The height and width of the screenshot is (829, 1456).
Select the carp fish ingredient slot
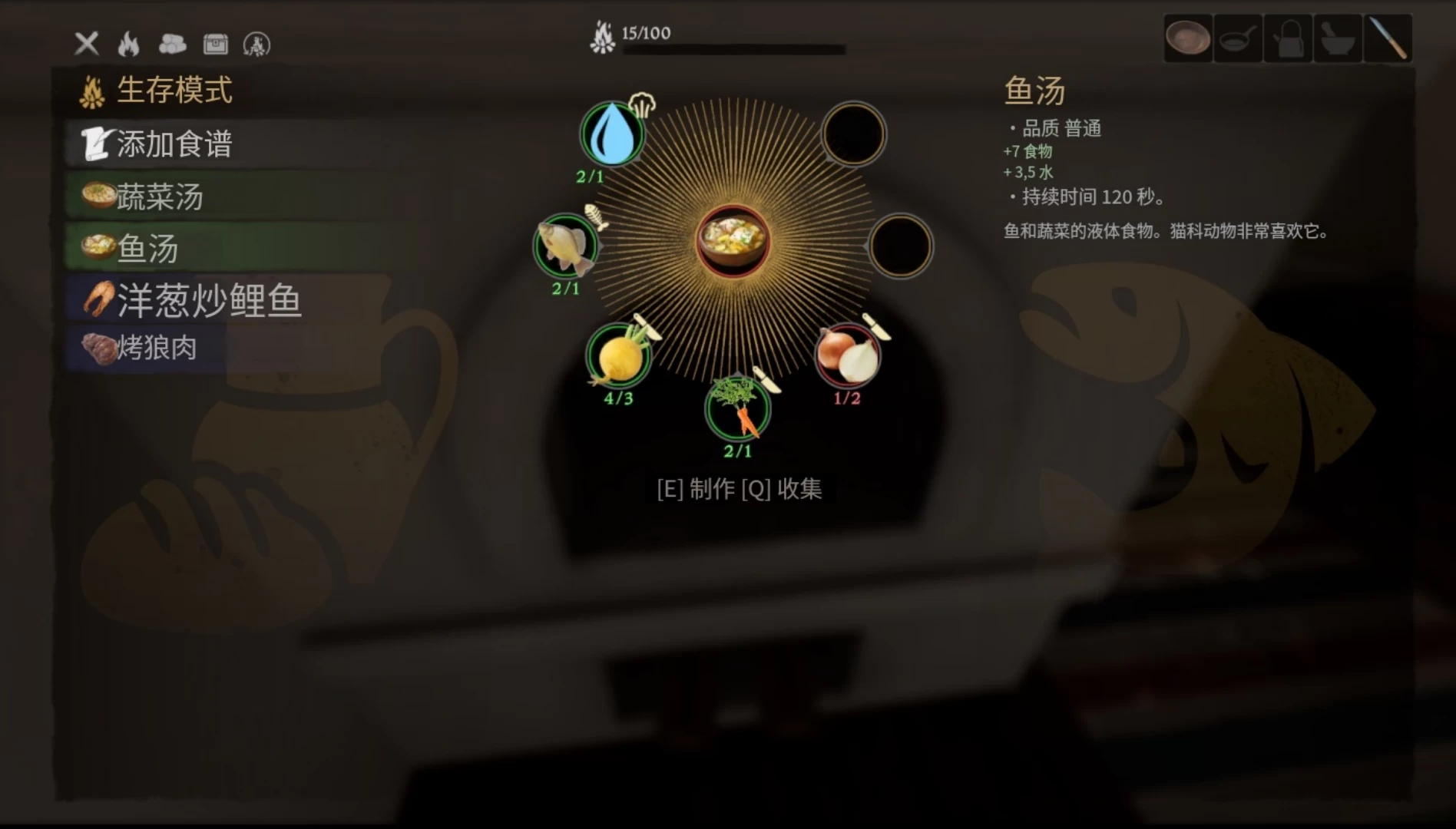click(x=564, y=247)
